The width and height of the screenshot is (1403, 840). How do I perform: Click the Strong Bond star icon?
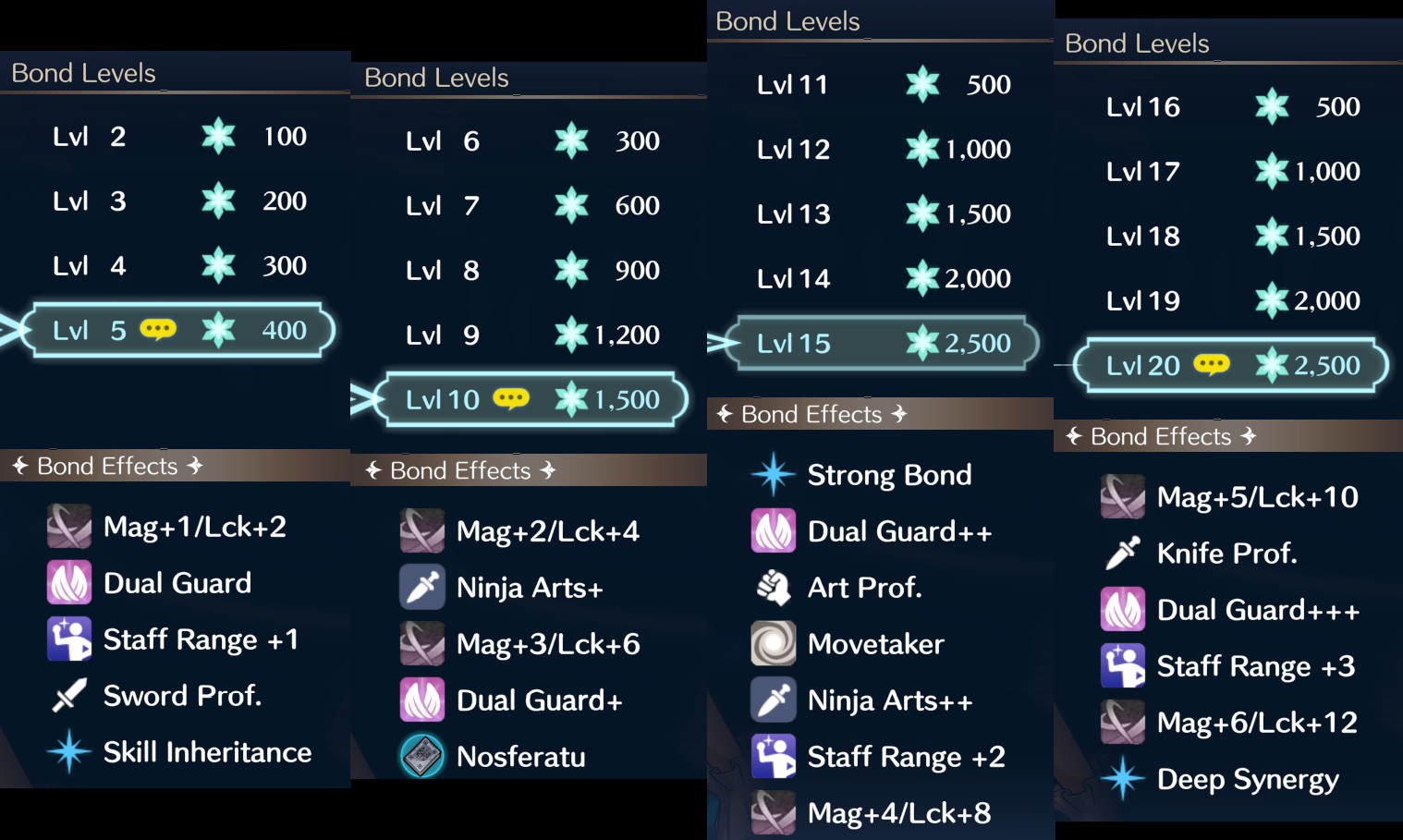[x=773, y=474]
